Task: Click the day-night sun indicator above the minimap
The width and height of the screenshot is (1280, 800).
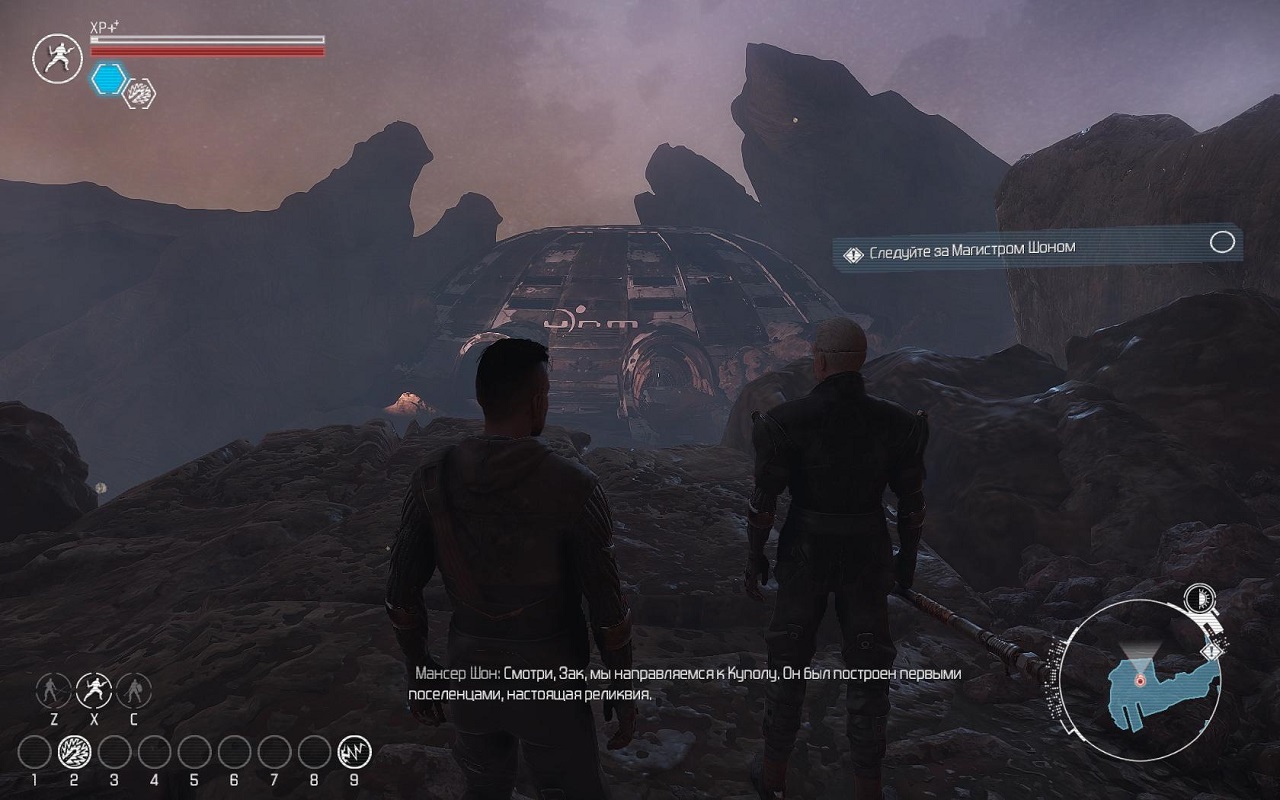Action: (x=1196, y=599)
